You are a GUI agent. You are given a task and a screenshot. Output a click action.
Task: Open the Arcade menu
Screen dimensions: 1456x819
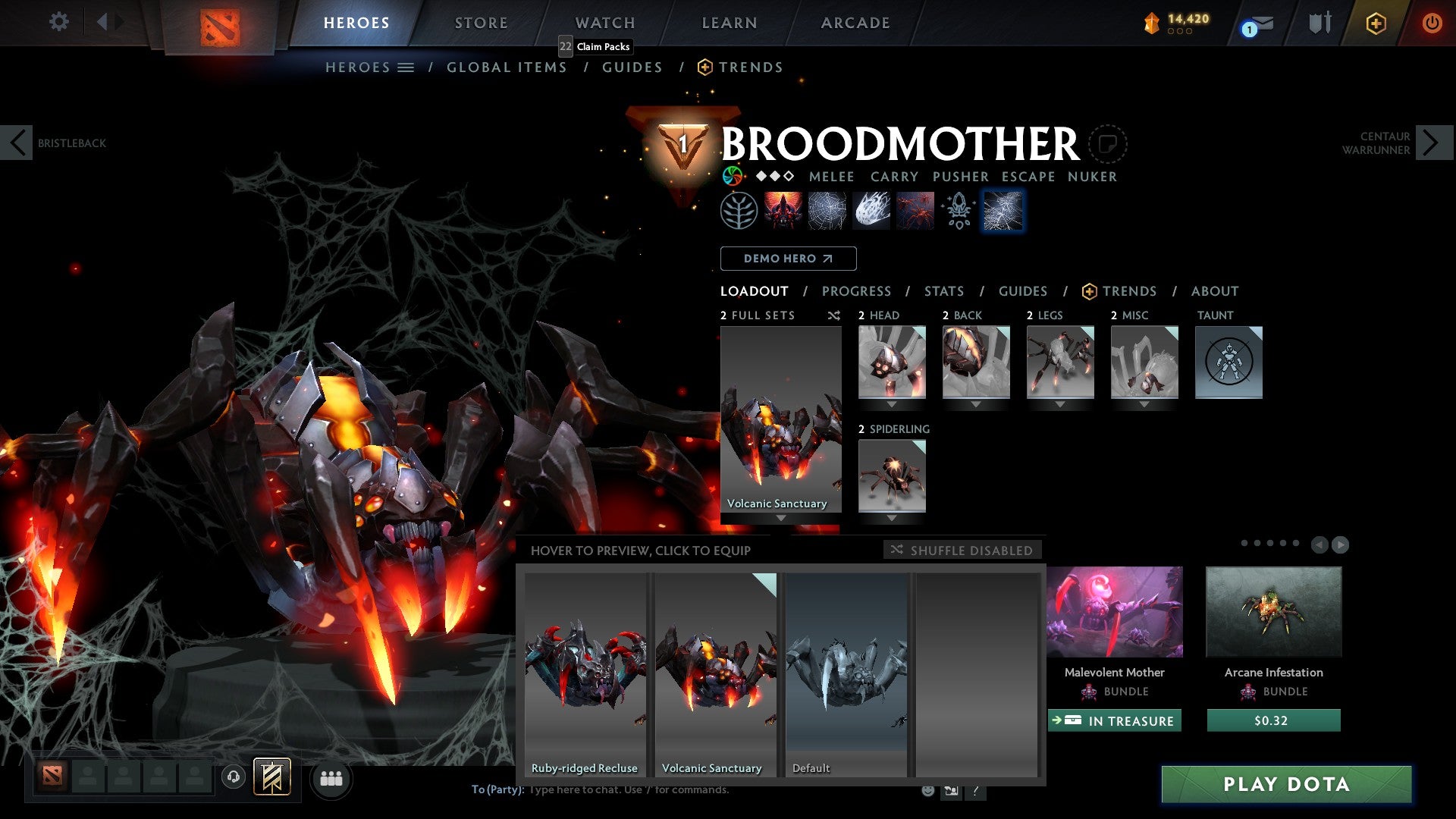point(855,23)
